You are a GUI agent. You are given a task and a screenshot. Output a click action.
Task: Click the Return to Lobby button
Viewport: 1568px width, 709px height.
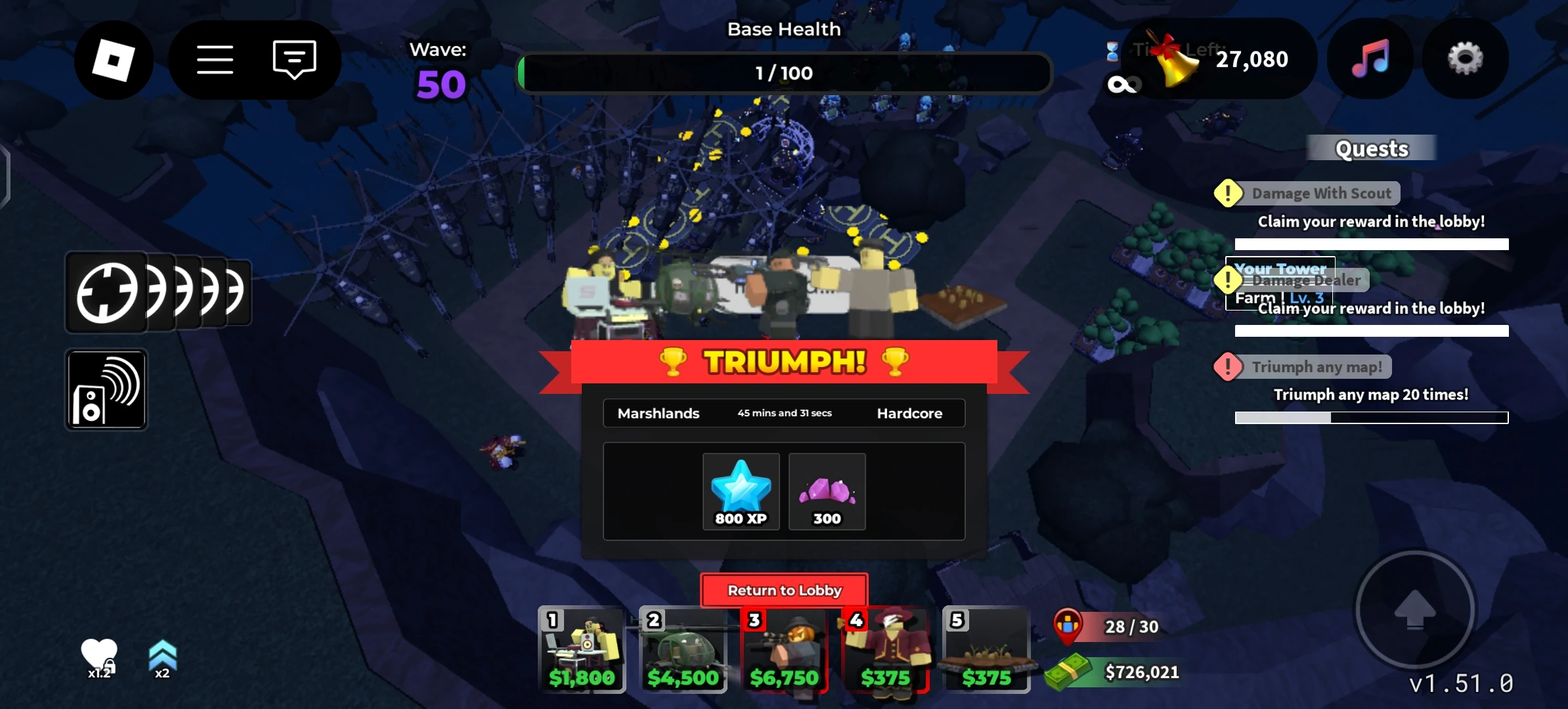[784, 590]
